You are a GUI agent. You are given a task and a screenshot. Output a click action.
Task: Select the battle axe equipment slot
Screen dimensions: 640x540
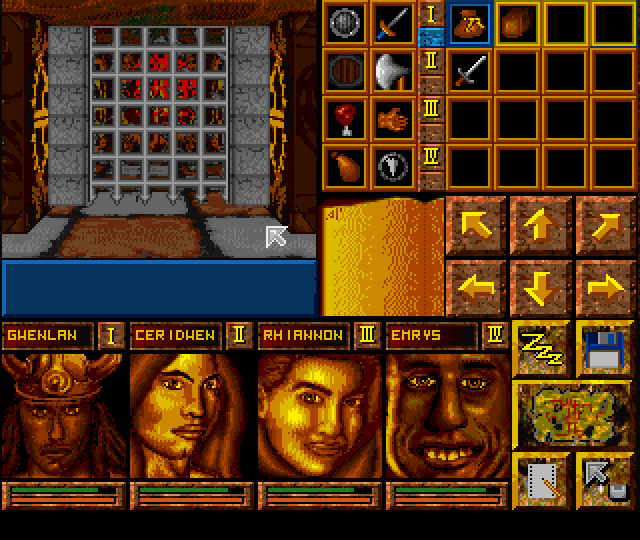(x=393, y=71)
